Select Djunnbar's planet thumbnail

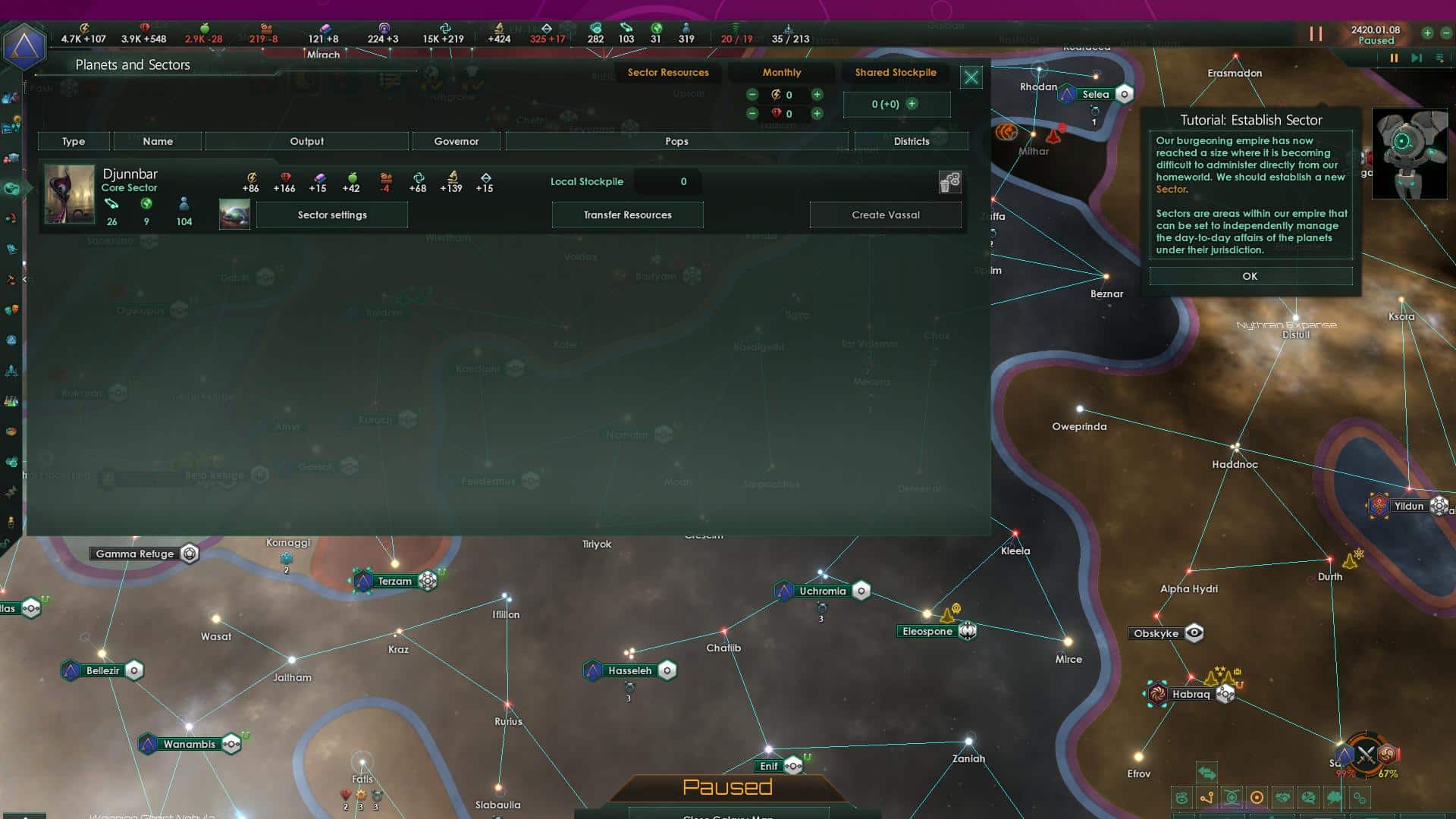point(234,214)
